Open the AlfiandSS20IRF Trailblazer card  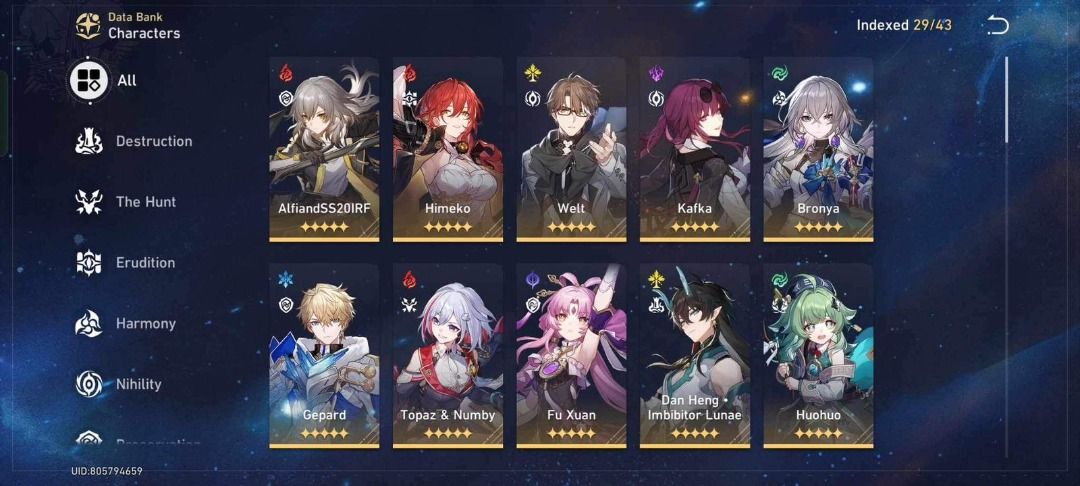(324, 148)
